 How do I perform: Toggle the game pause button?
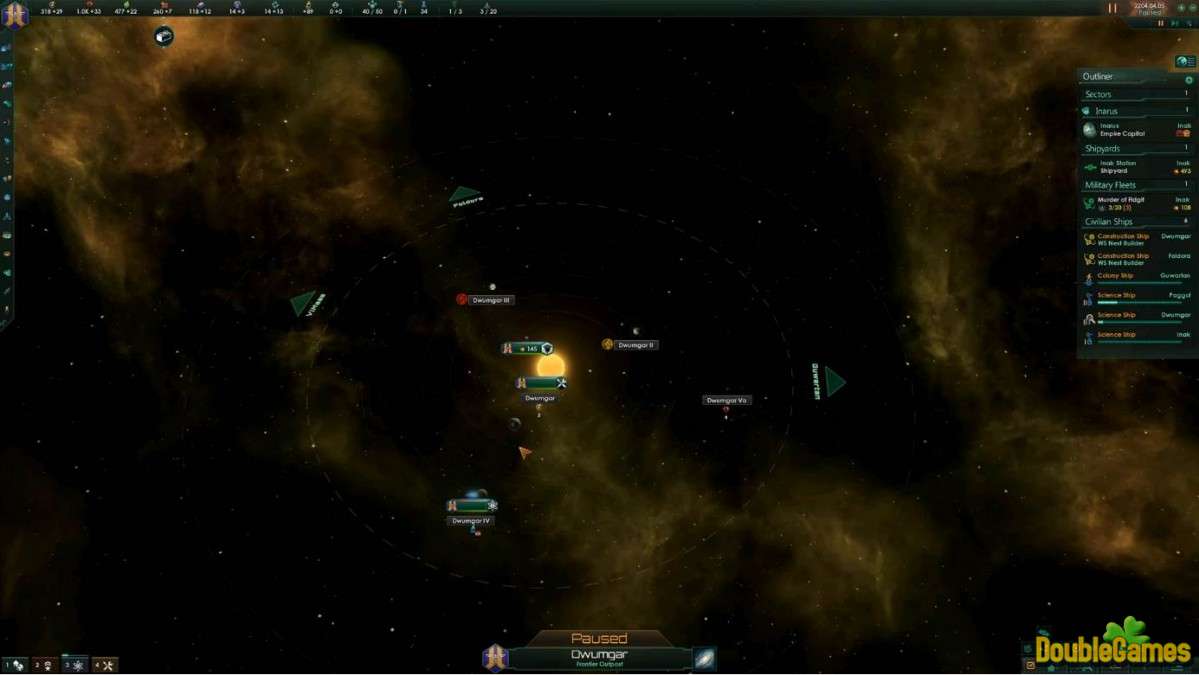(1112, 8)
